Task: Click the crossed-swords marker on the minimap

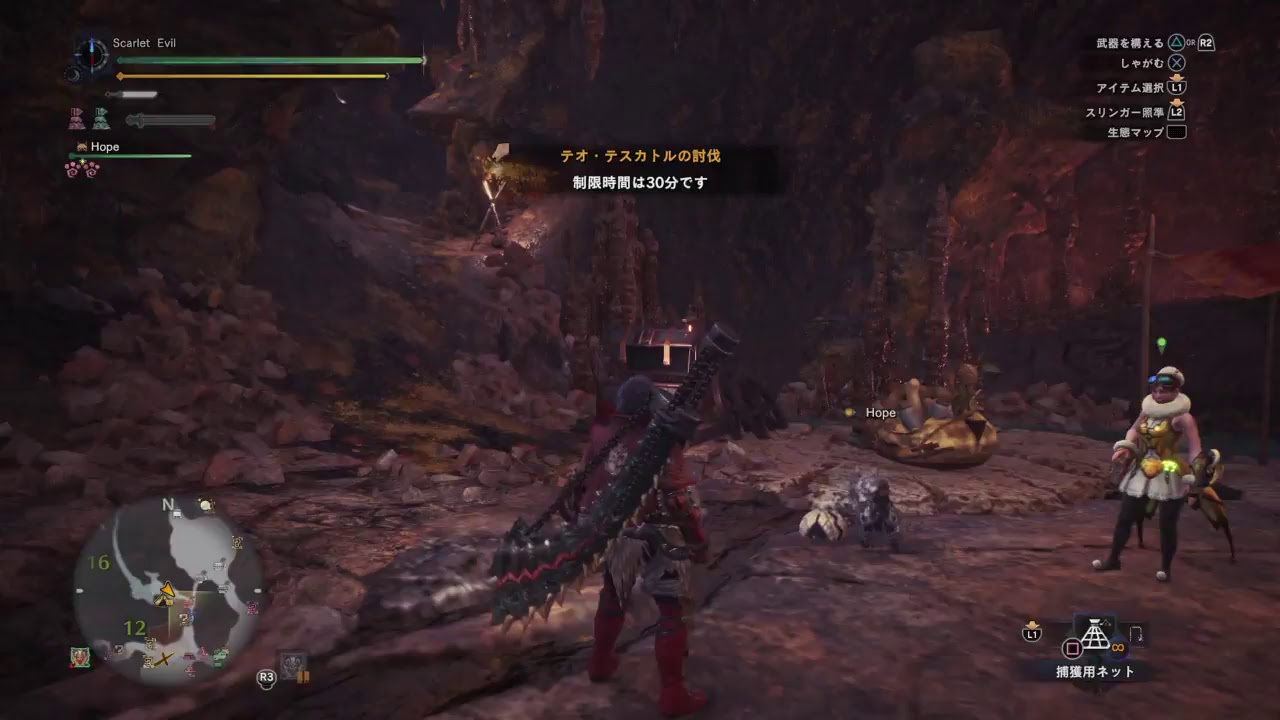Action: (x=164, y=657)
